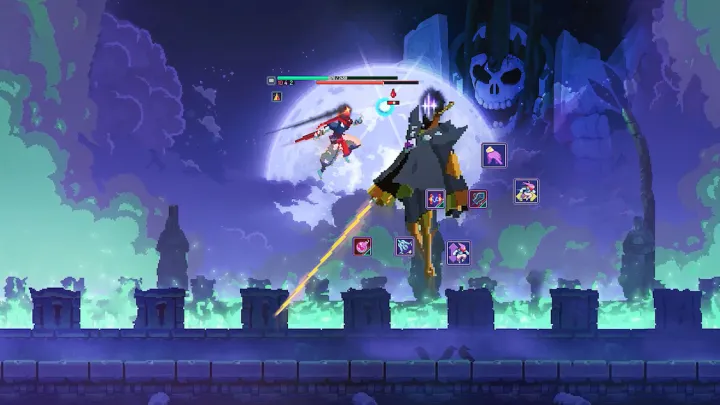This screenshot has width=720, height=405.
Task: Click the red opposing arrows skill icon
Action: pos(436,199)
